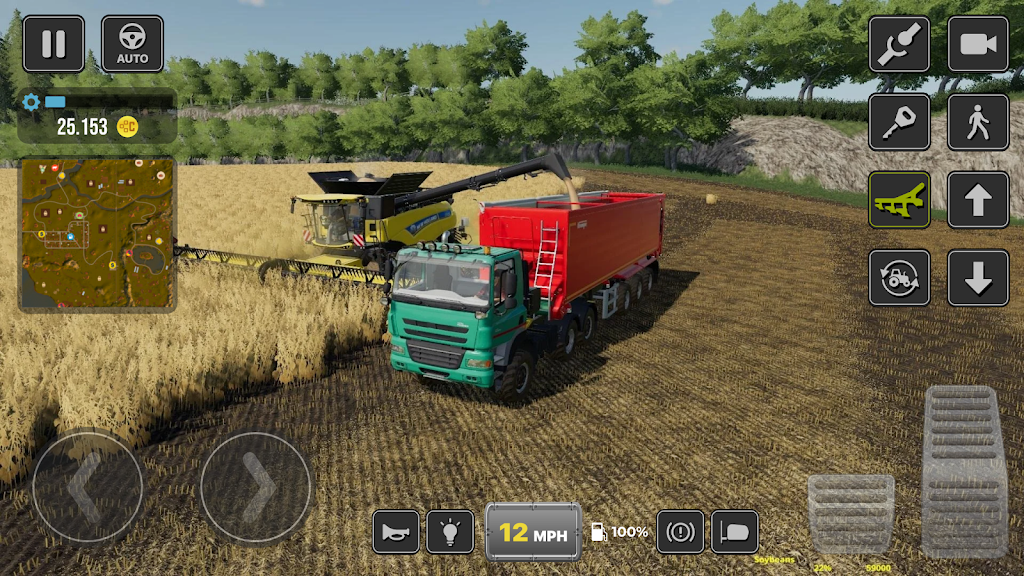Toggle the AUTO steering wheel button
The height and width of the screenshot is (576, 1024).
click(132, 44)
